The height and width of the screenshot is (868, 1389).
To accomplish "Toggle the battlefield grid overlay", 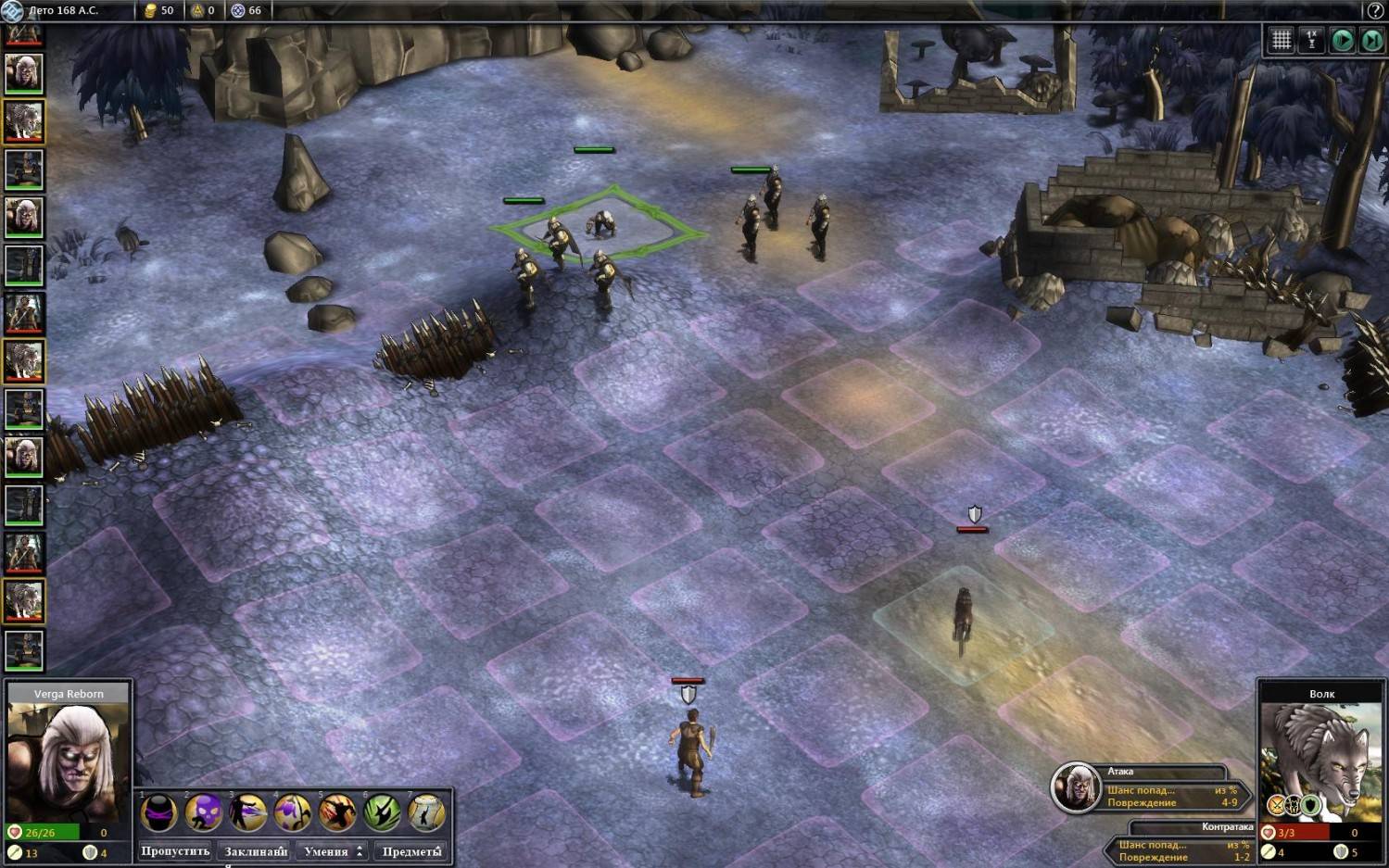I will pyautogui.click(x=1282, y=40).
